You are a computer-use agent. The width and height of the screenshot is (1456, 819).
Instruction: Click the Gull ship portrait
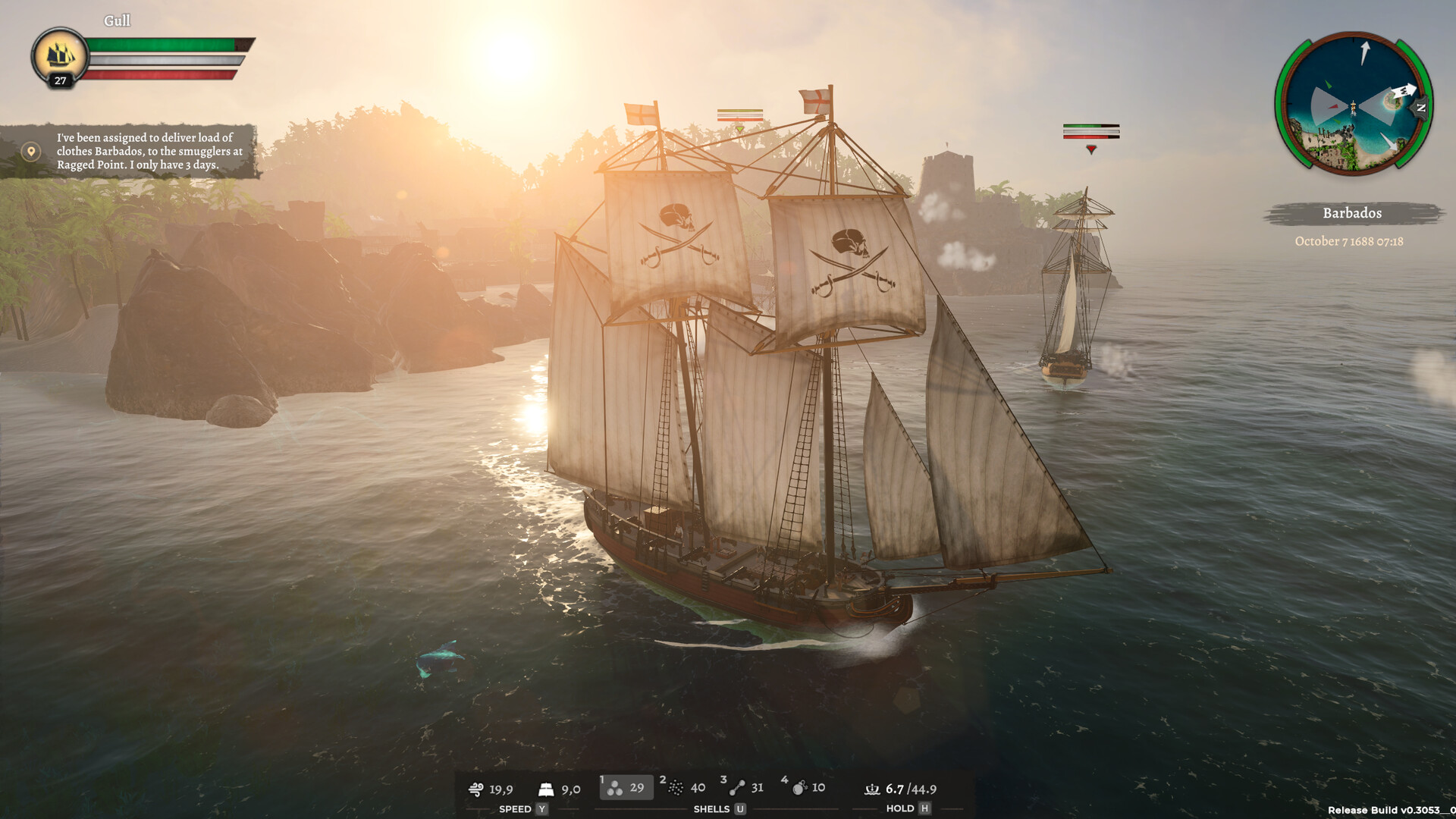(x=60, y=56)
